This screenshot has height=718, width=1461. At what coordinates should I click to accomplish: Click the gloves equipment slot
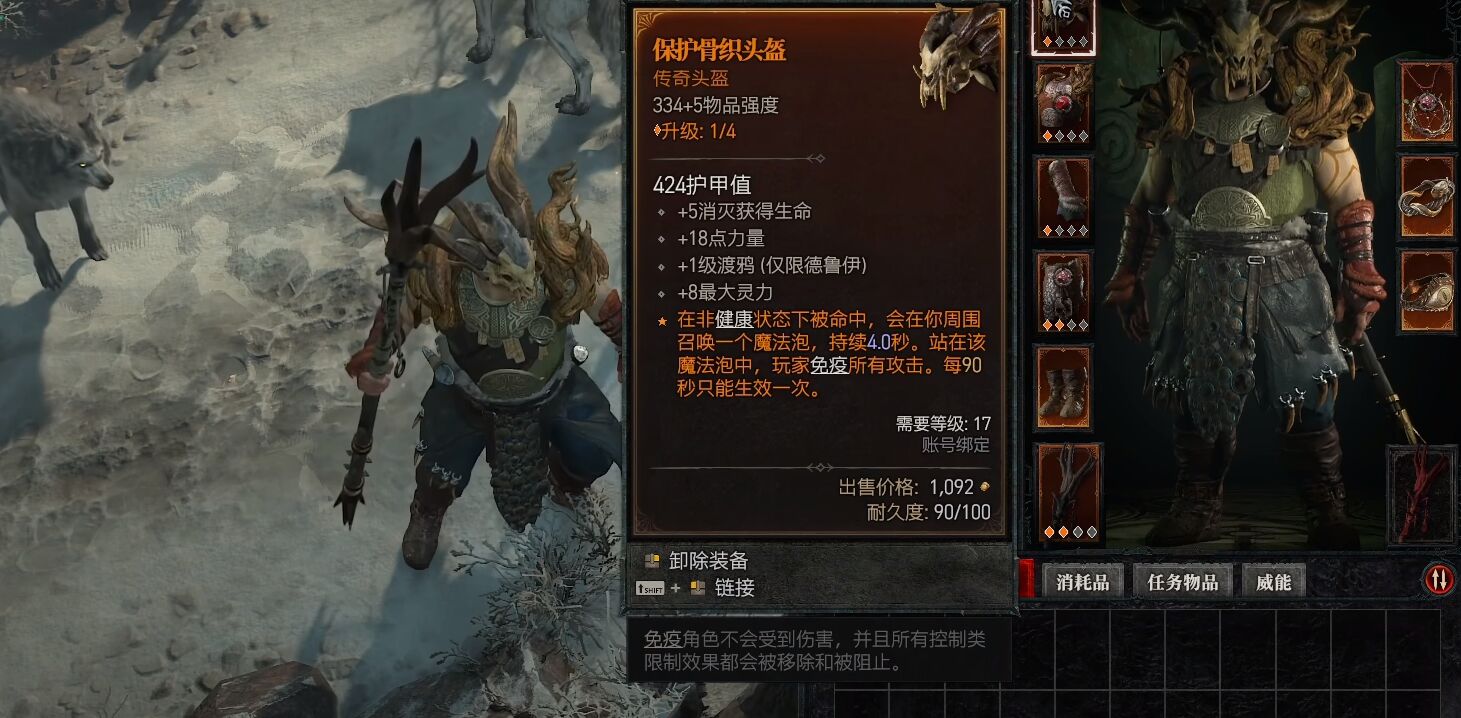click(x=1063, y=198)
